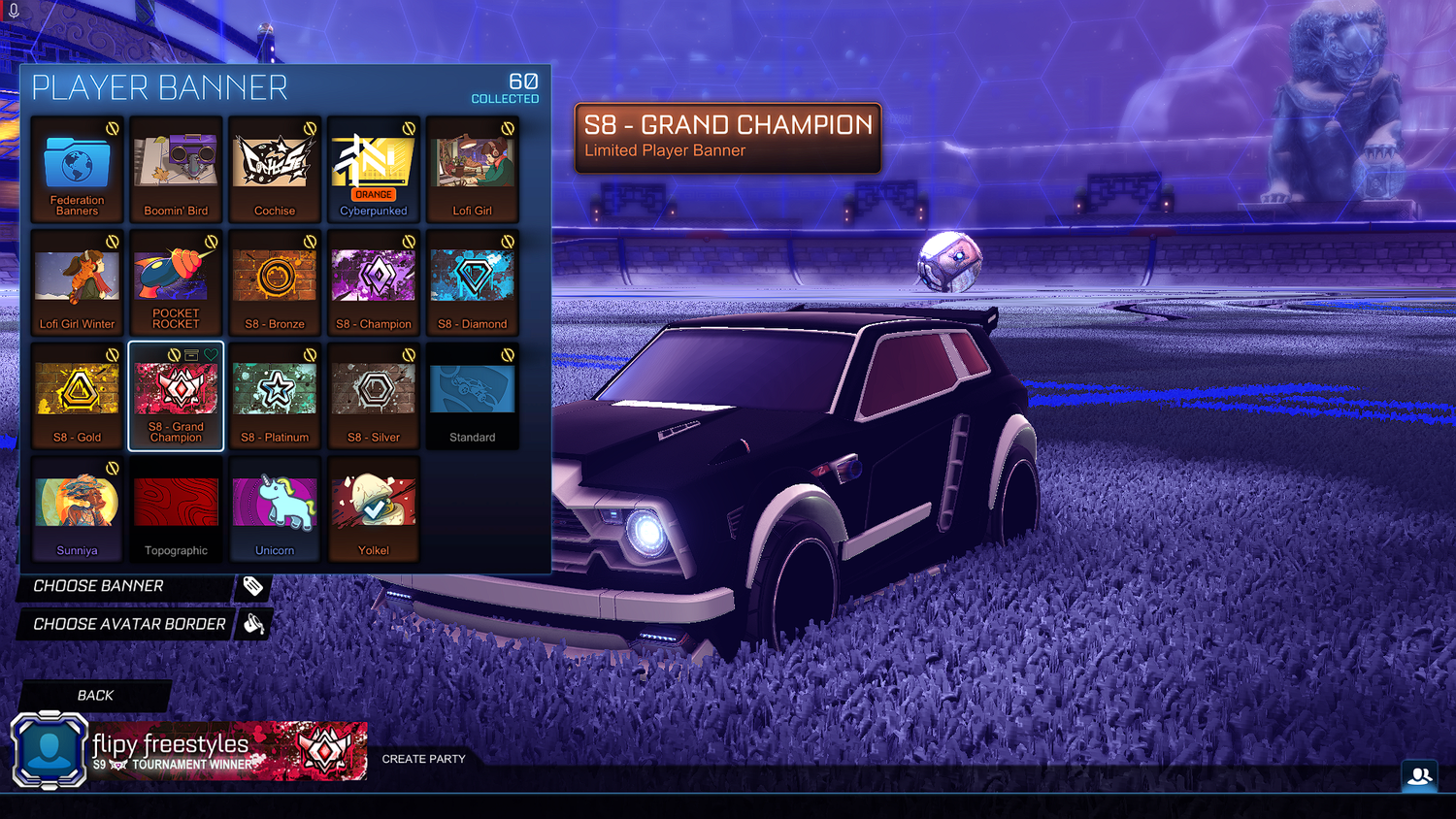Viewport: 1456px width, 819px height.
Task: Click the trade-lock icon on the Lofi Girl banner
Action: coord(506,126)
